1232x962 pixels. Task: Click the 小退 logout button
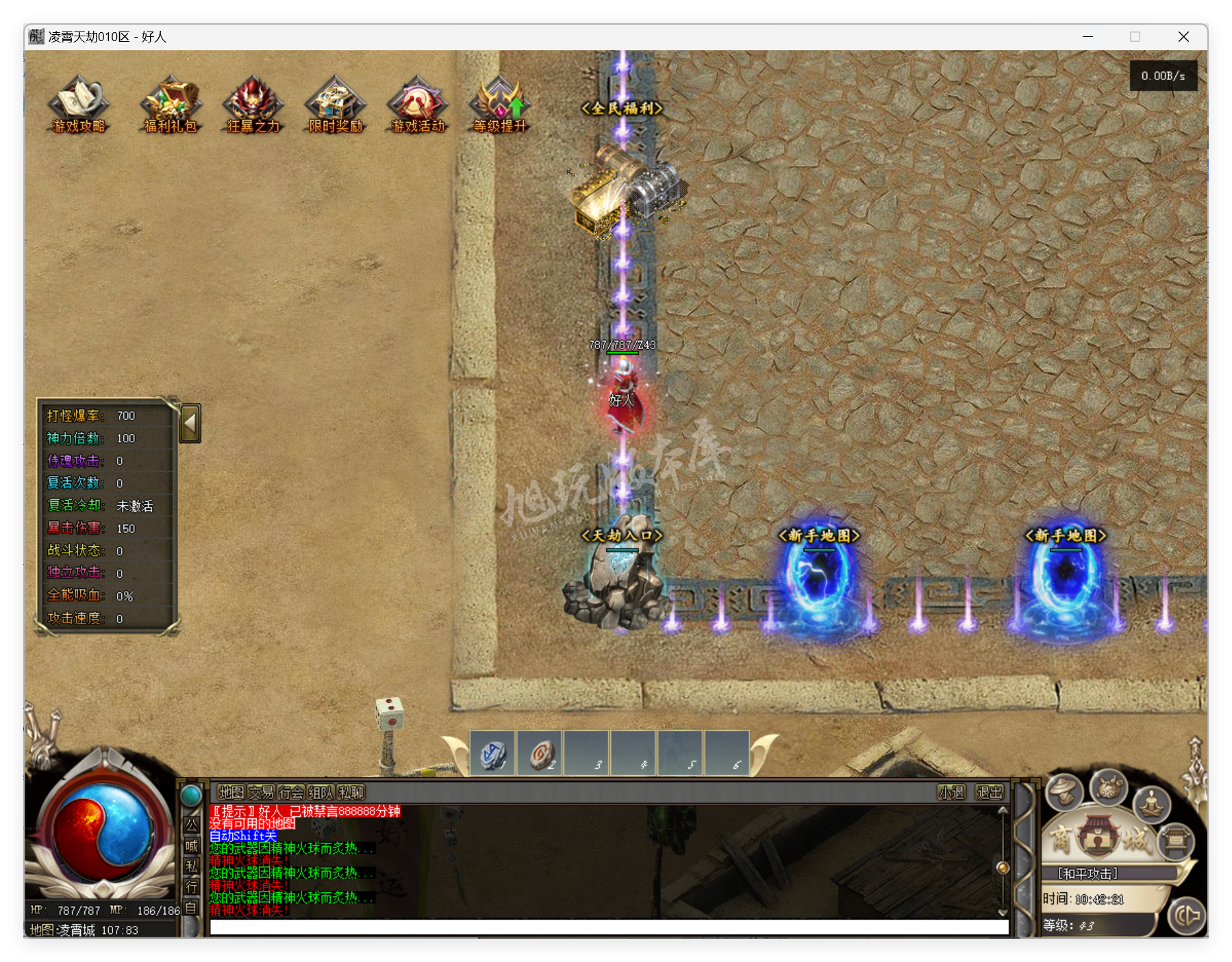951,792
